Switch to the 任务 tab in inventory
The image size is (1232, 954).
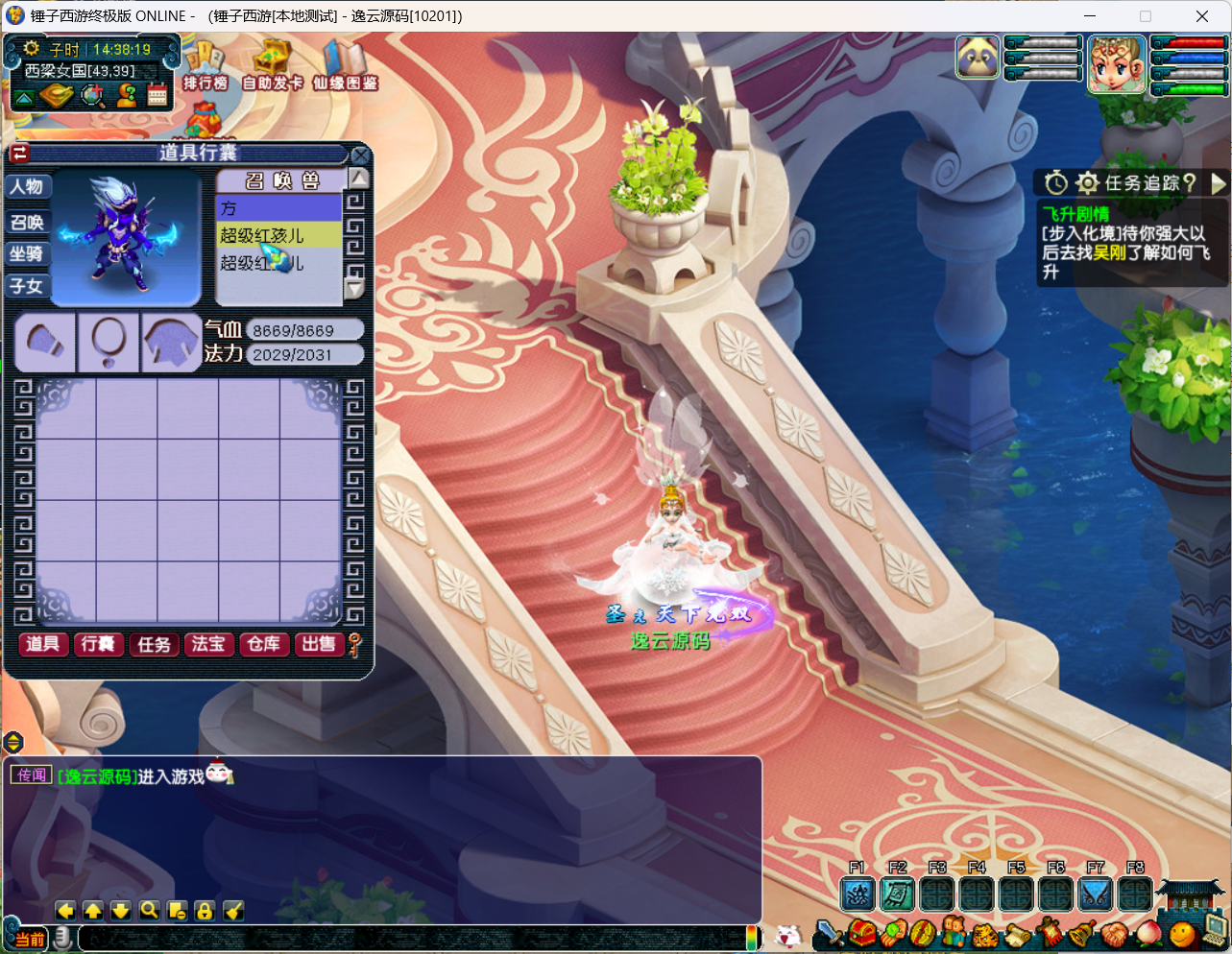pos(154,644)
